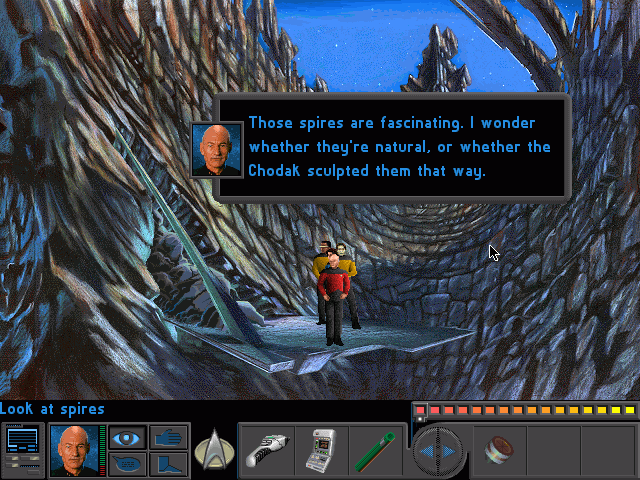Choose the mouth Talk action
The width and height of the screenshot is (640, 480).
point(125,464)
